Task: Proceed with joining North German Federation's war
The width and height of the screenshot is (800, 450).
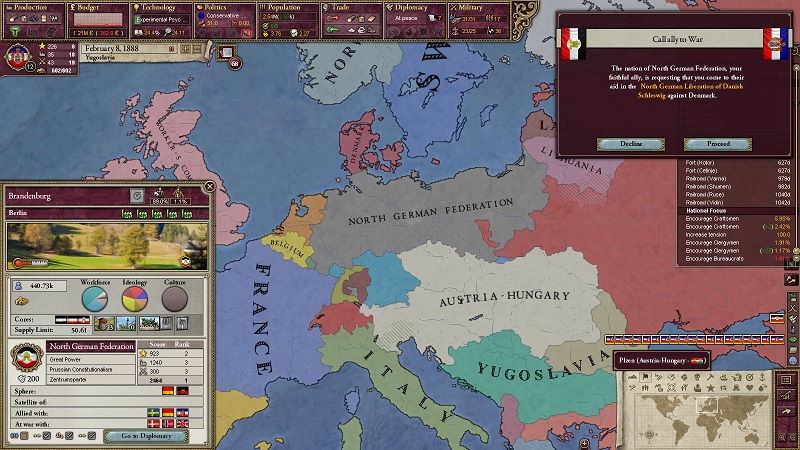Action: [718, 144]
